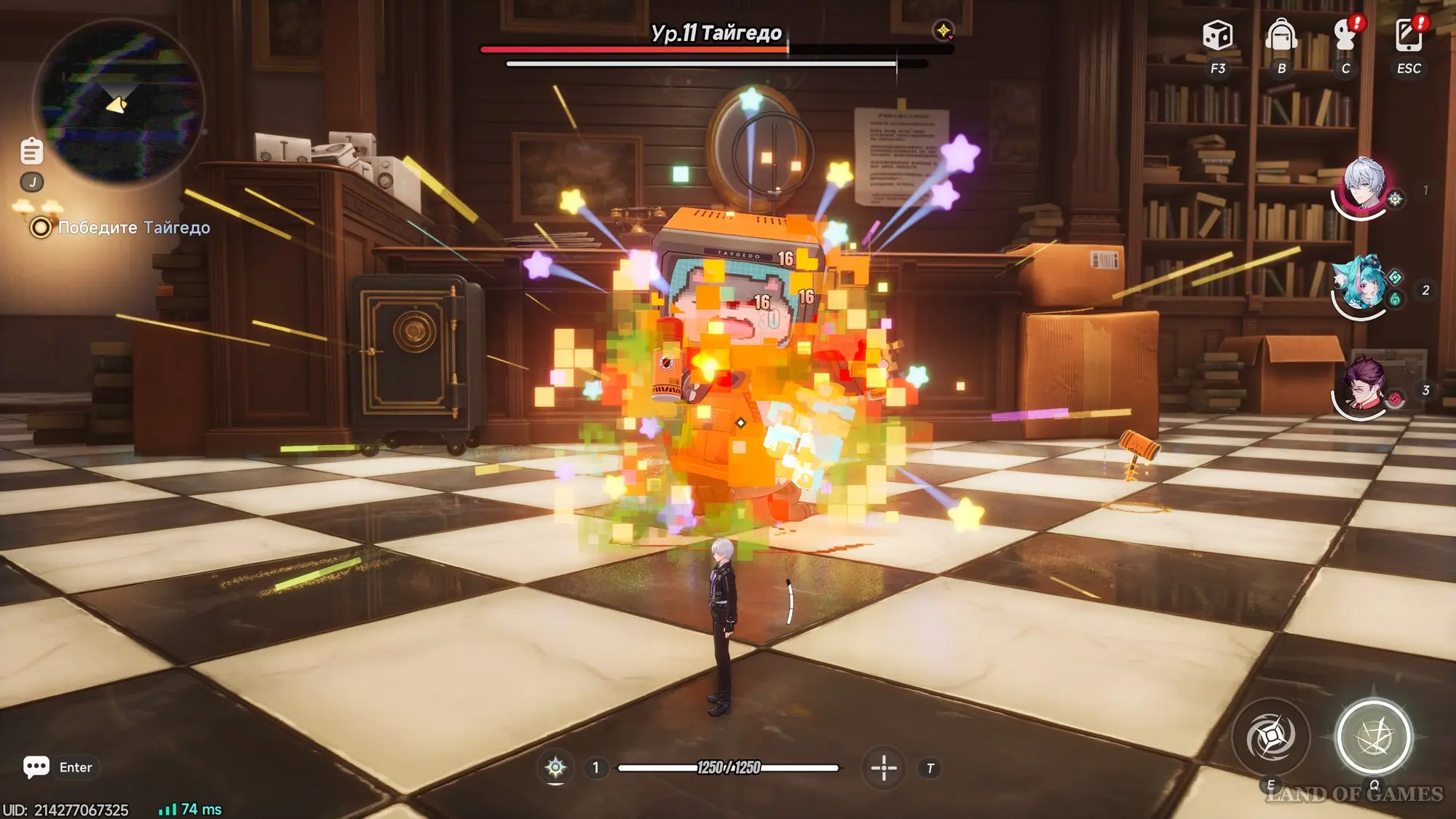Image resolution: width=1456 pixels, height=819 pixels.
Task: Open the character menu icon
Action: [x=1345, y=35]
